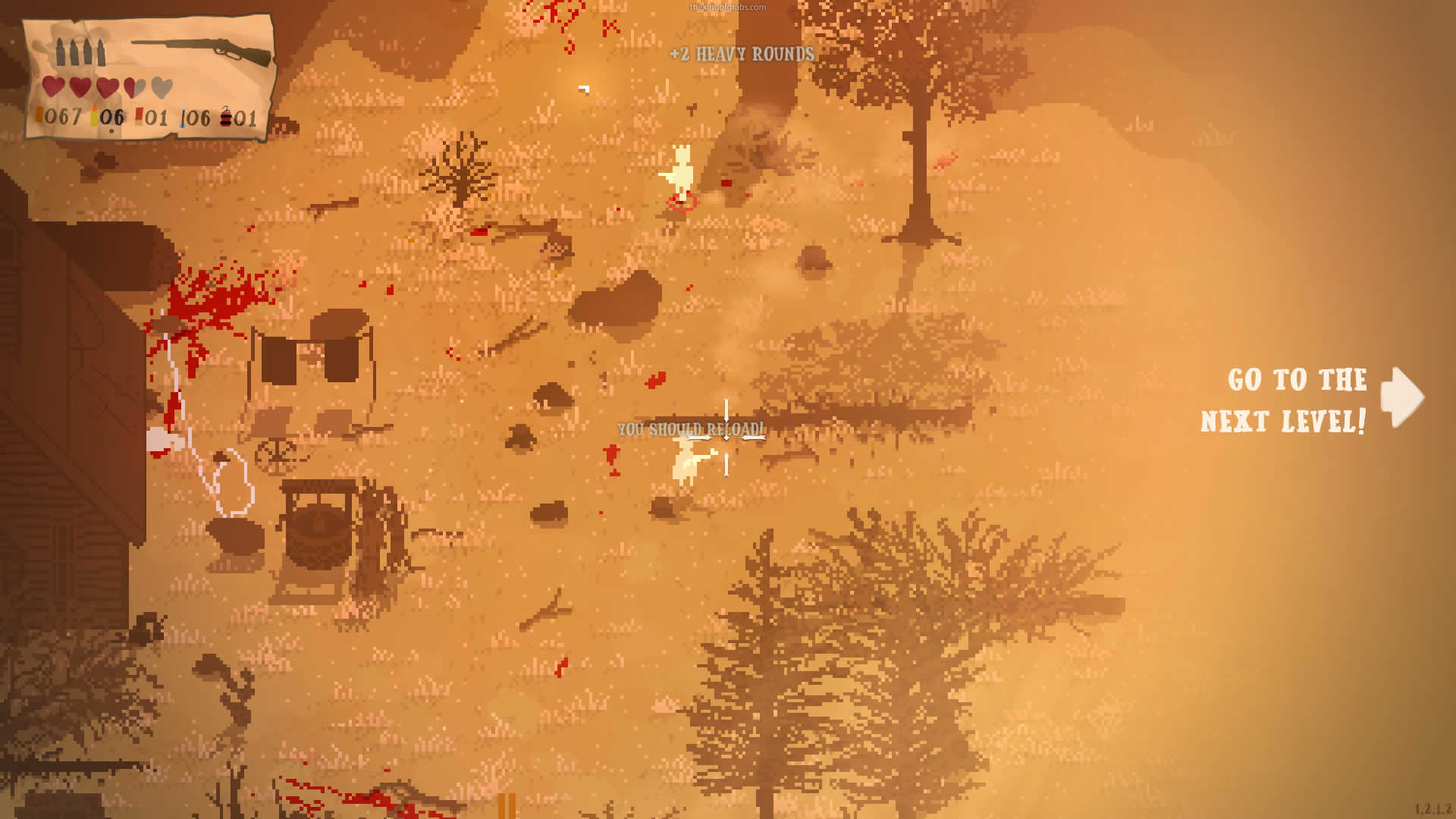Click the red shotgun shell icon
Image resolution: width=1456 pixels, height=819 pixels.
point(139,114)
